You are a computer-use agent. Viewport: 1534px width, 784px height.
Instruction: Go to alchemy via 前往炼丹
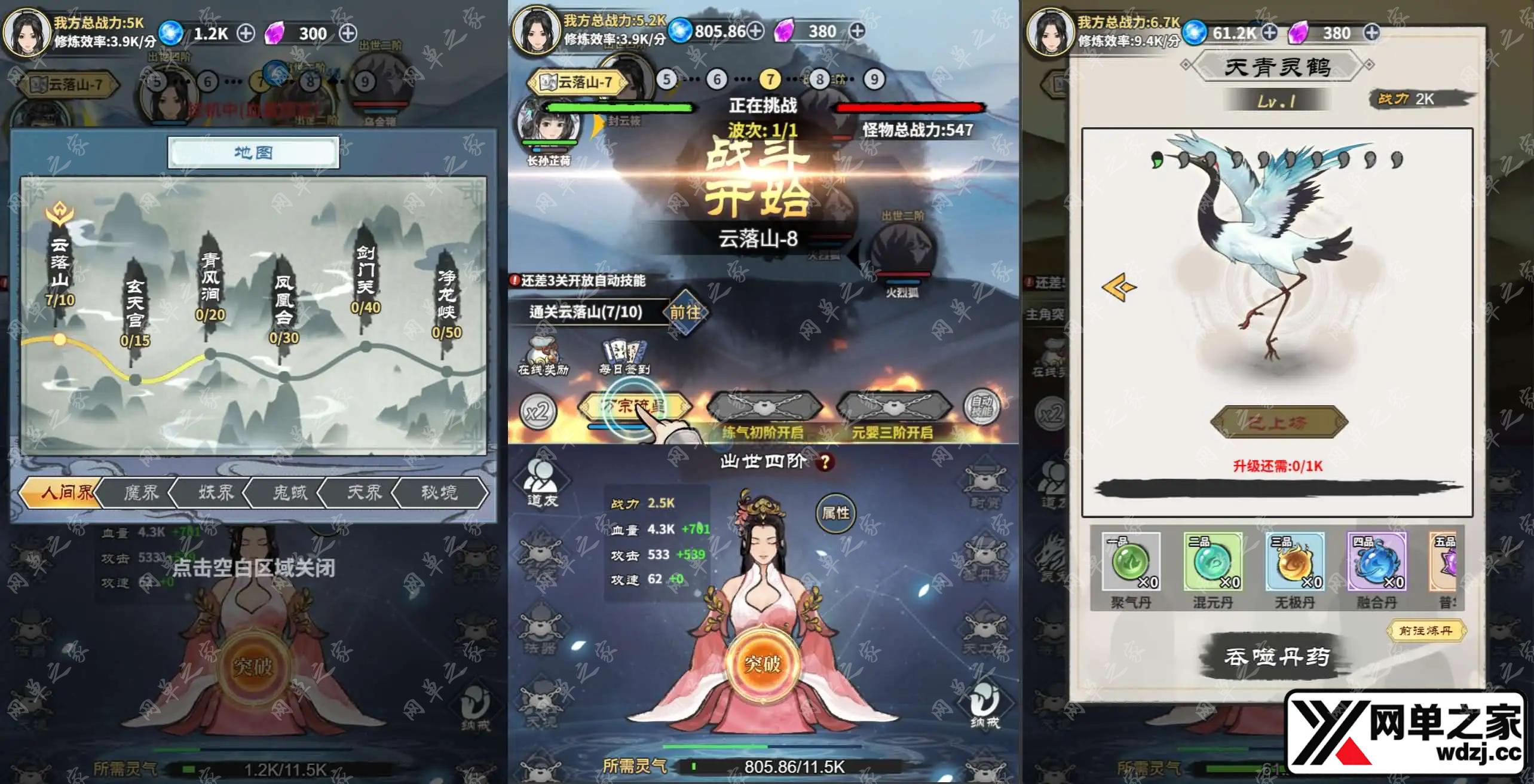coord(1425,630)
